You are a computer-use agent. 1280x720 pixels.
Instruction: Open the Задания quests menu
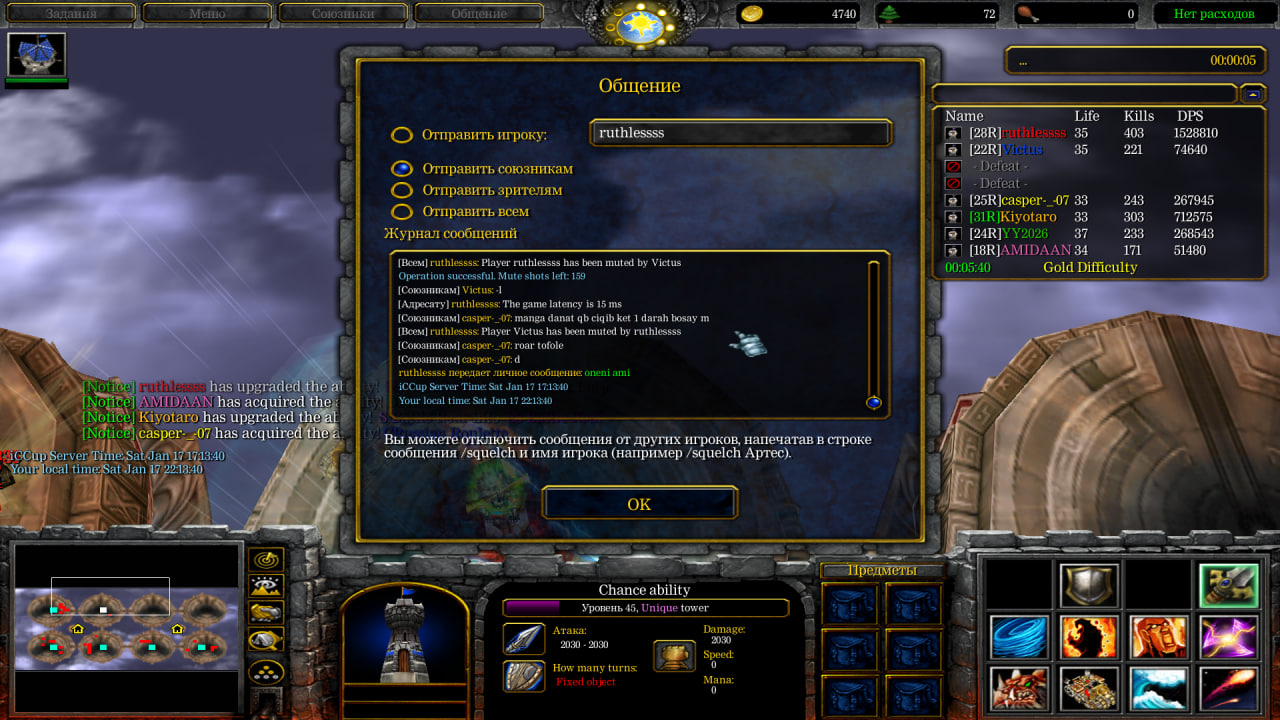70,14
